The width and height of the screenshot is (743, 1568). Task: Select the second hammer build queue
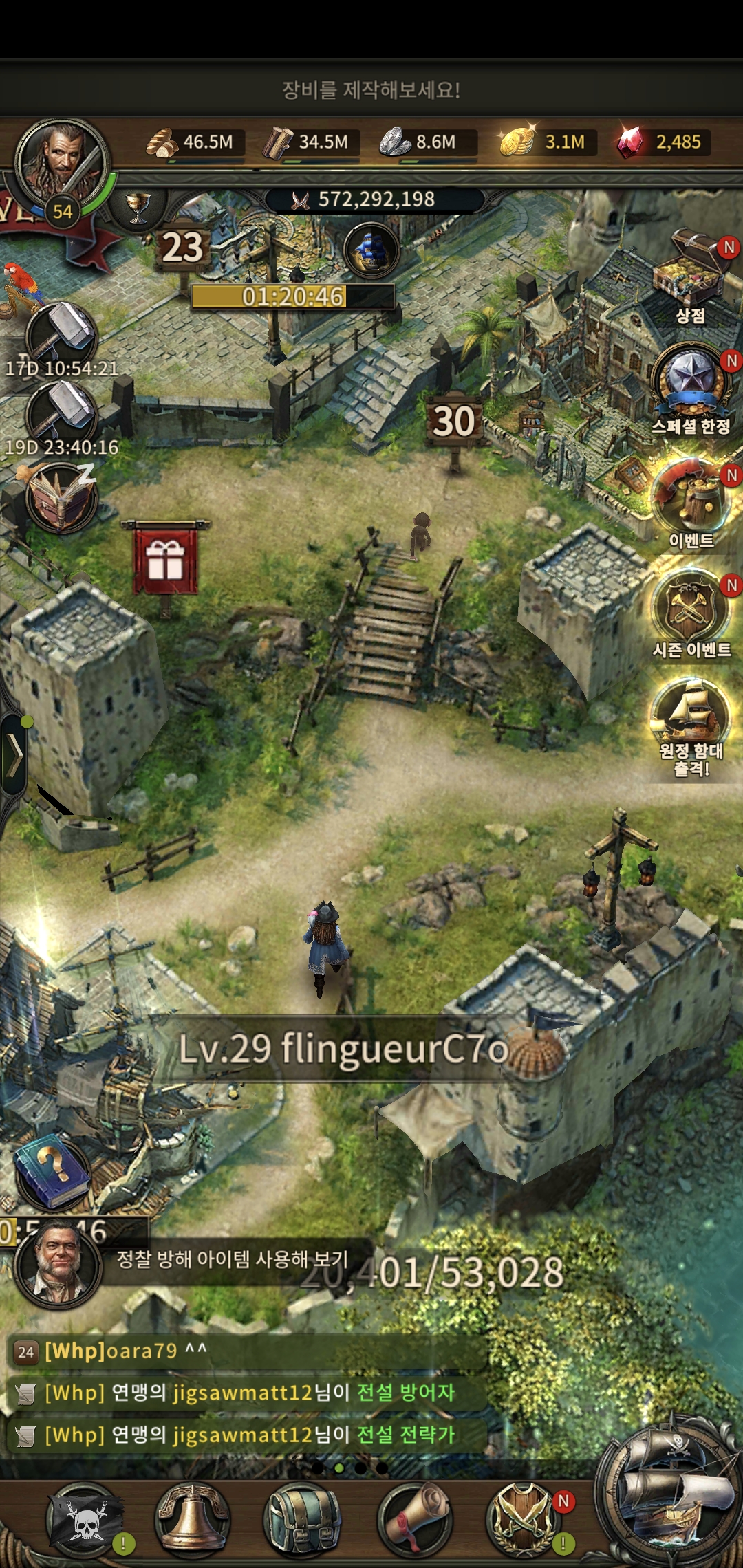tap(61, 414)
